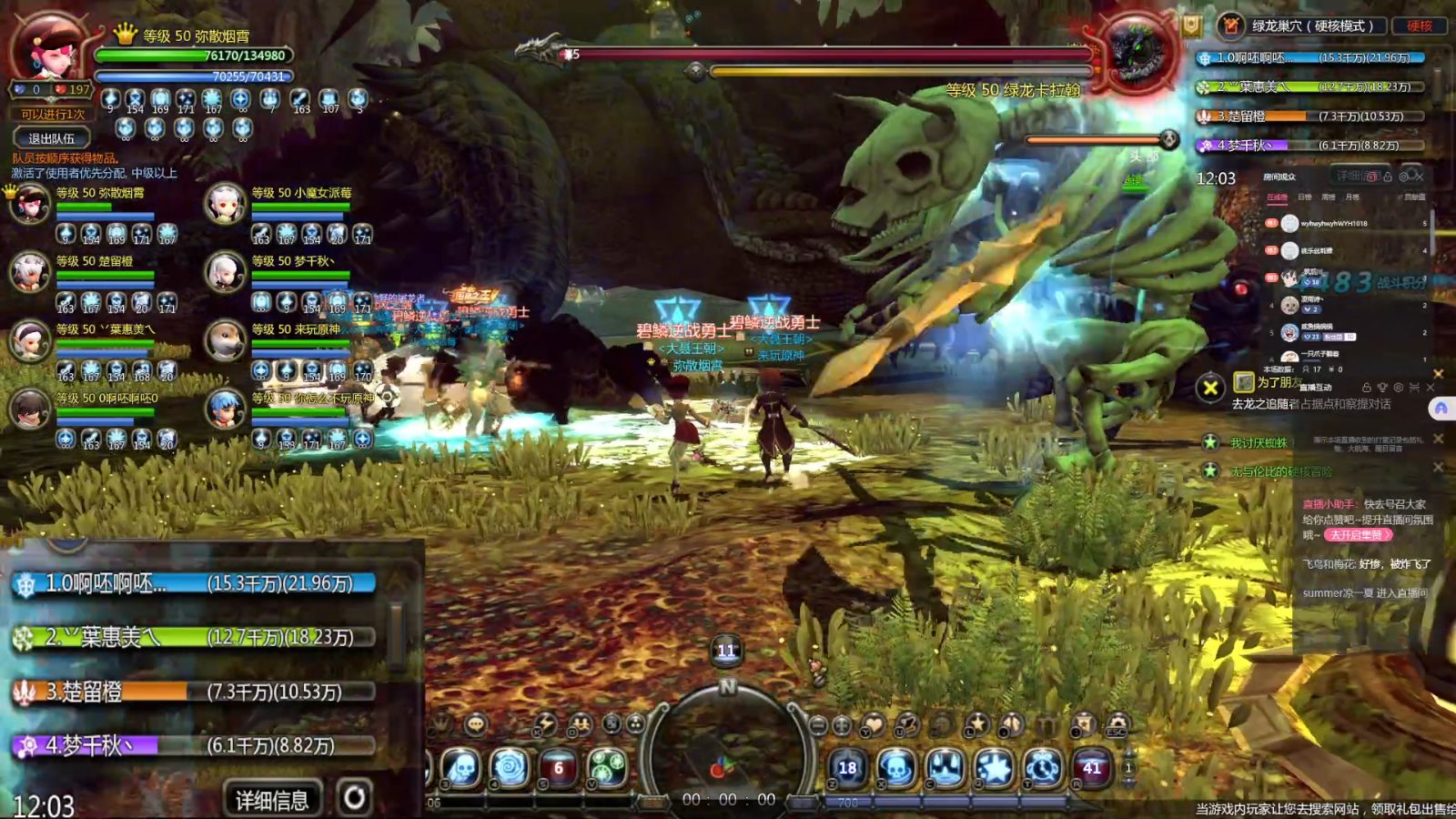Select party member 小魔女派莓 portrait
This screenshot has width=1456, height=819.
pos(225,204)
